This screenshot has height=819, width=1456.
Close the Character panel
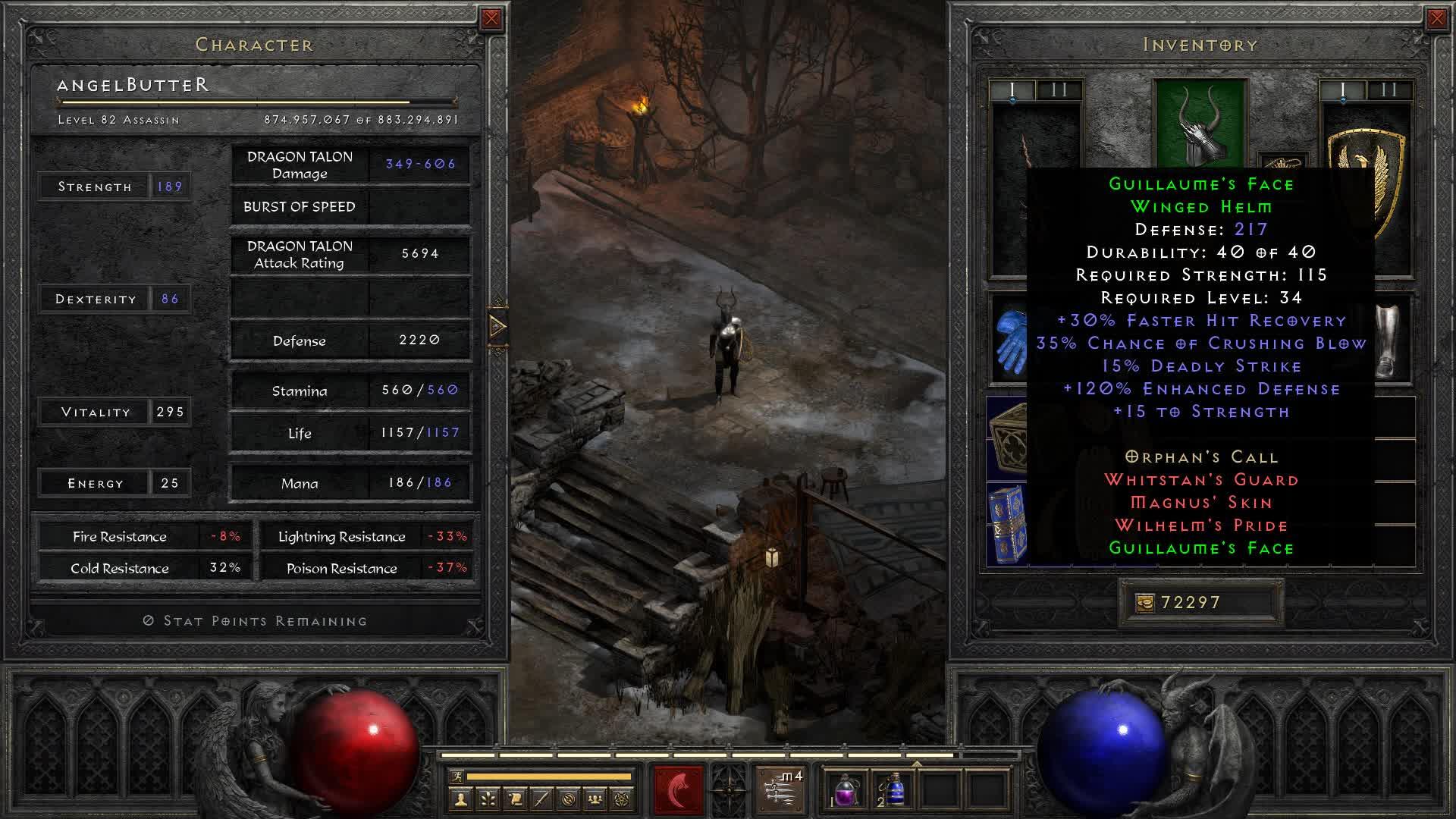click(x=491, y=19)
